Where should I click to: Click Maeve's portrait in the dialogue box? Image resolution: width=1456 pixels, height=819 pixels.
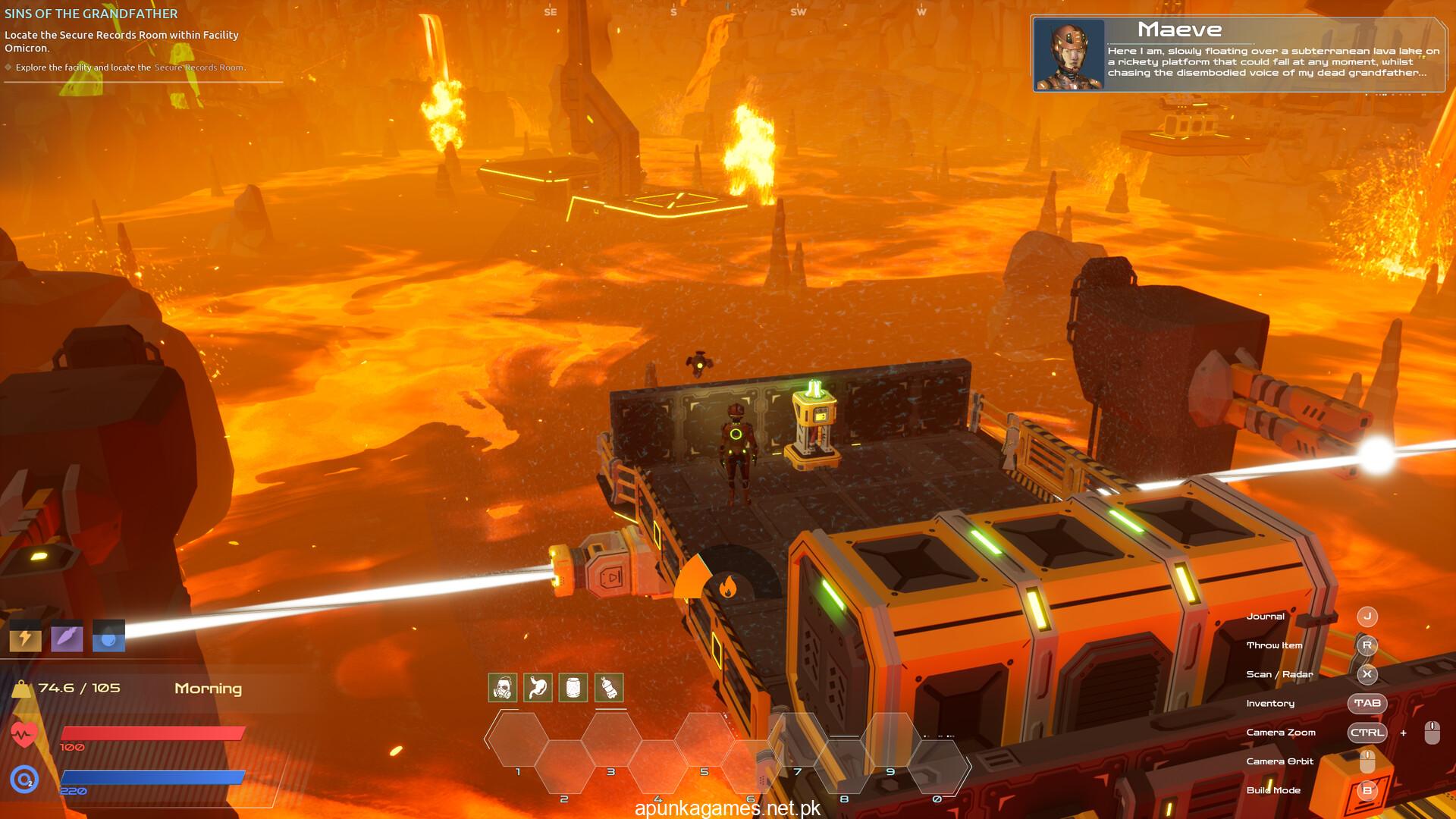pyautogui.click(x=1070, y=55)
